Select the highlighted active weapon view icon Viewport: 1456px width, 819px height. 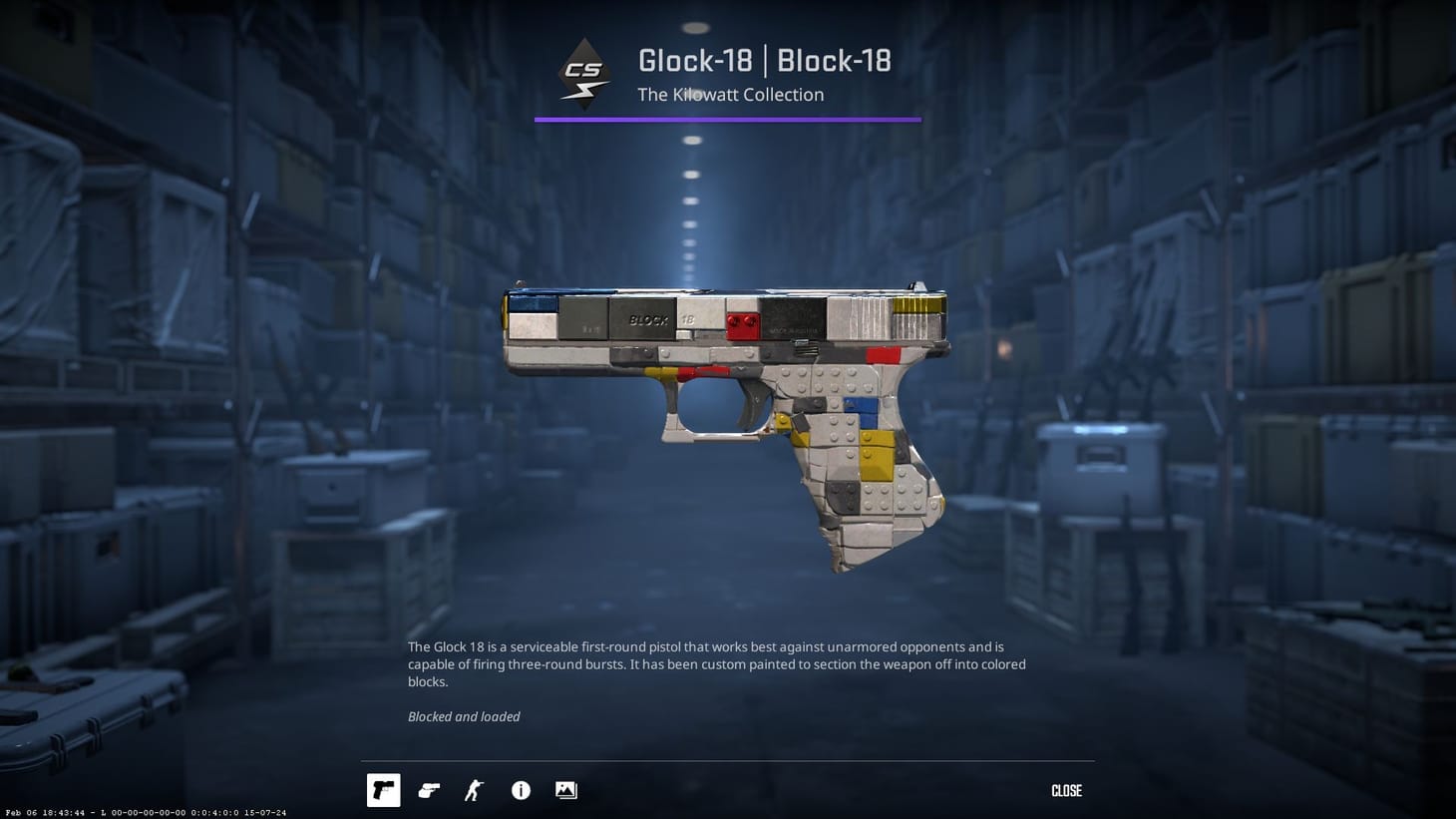[x=383, y=790]
